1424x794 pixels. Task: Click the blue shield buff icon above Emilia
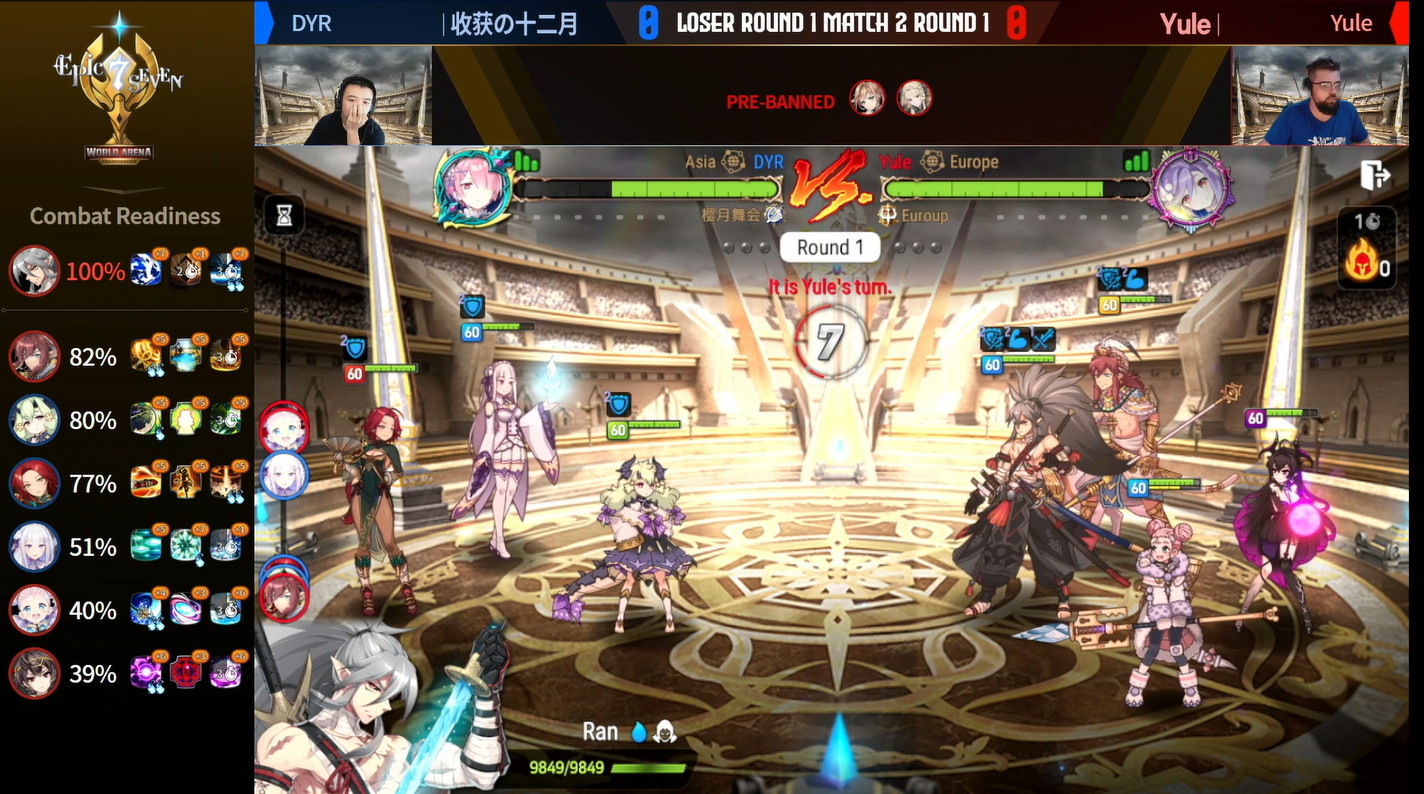470,306
